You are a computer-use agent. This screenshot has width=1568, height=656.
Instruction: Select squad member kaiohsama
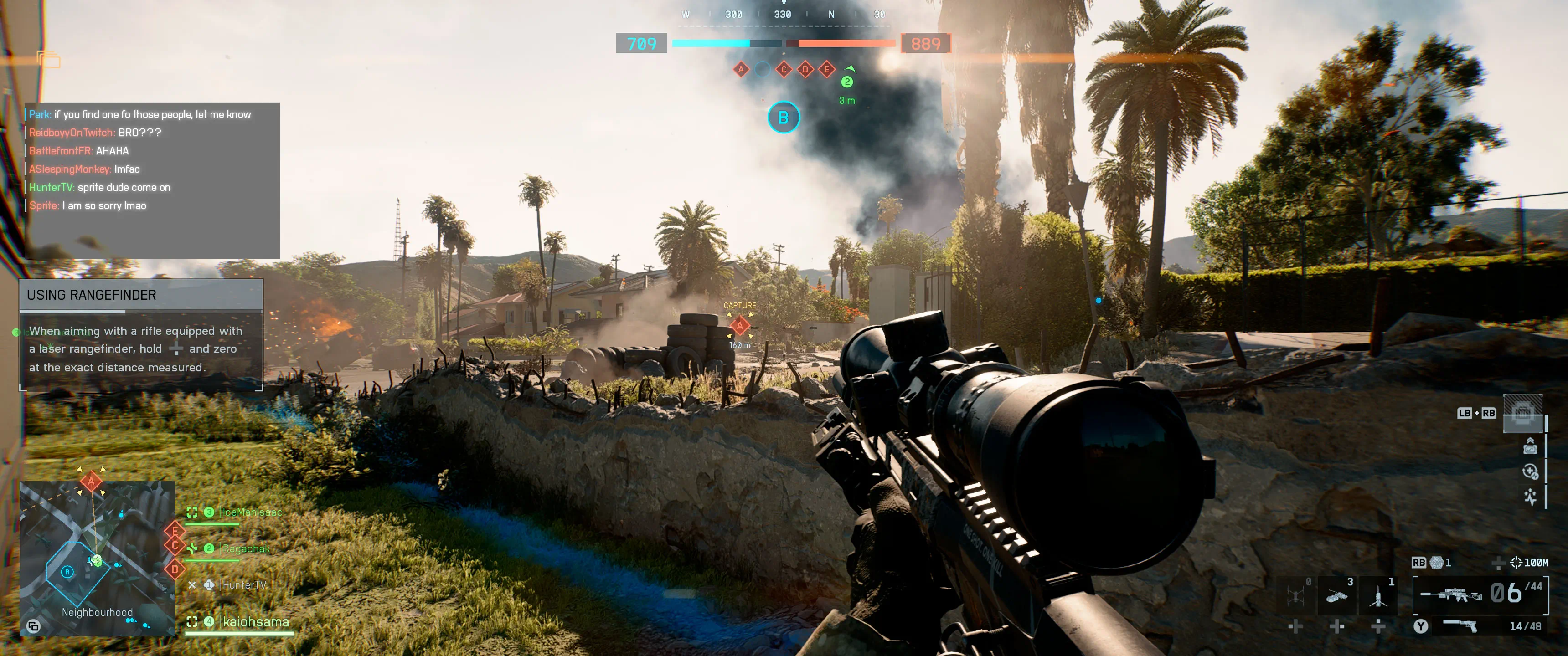[255, 622]
